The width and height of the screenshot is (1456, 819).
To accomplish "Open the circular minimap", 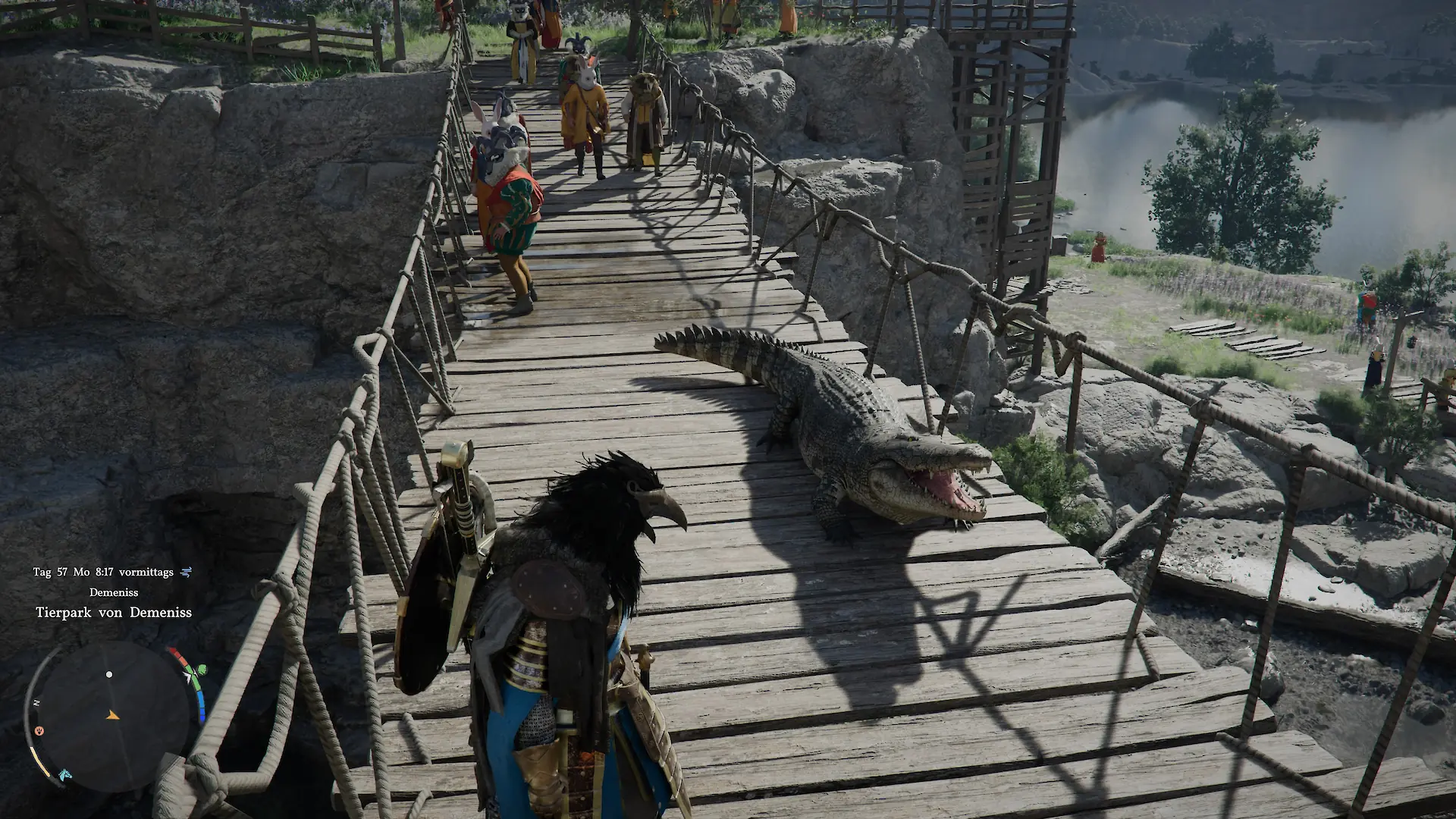I will (x=111, y=716).
